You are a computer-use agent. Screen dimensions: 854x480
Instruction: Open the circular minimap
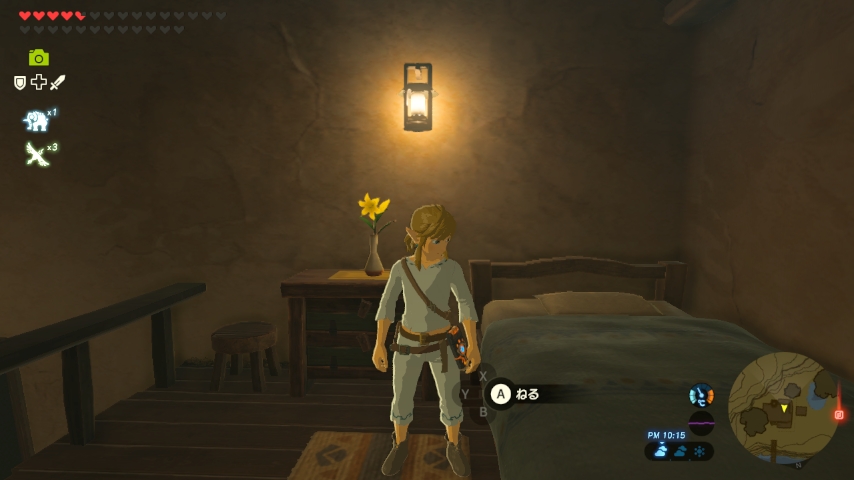[783, 407]
